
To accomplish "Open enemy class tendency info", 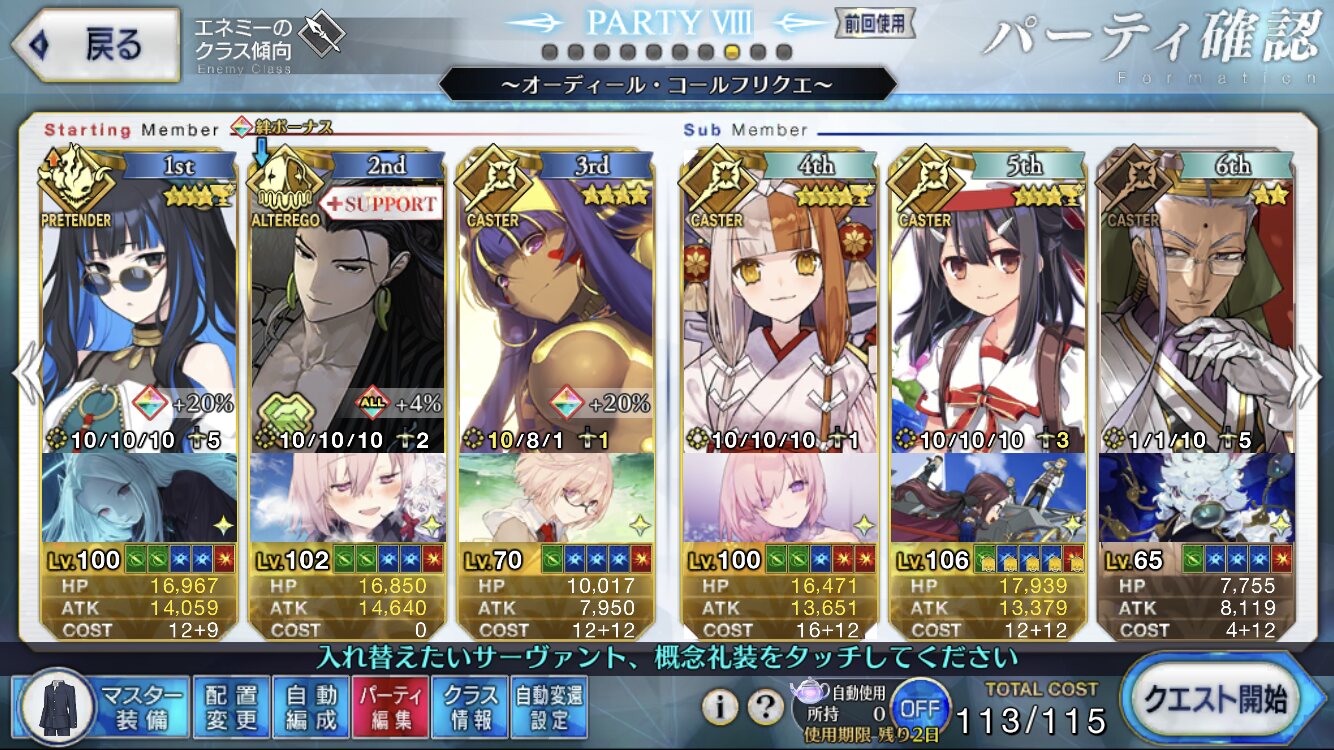I will (270, 41).
